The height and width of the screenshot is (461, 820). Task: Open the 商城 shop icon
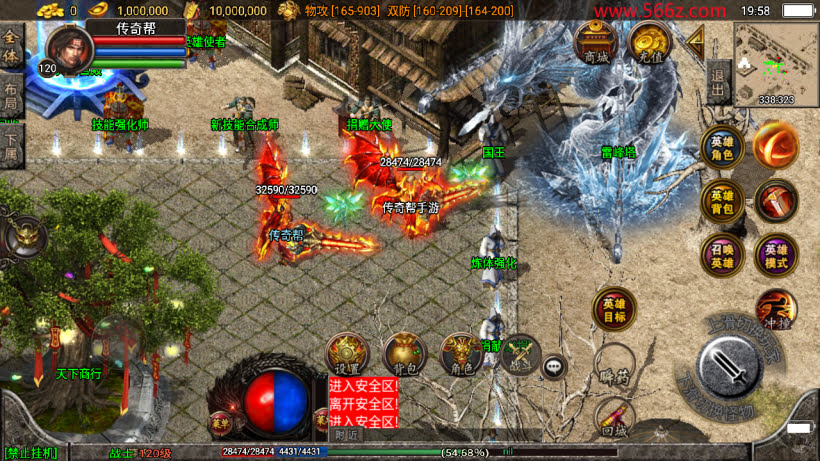[x=594, y=44]
